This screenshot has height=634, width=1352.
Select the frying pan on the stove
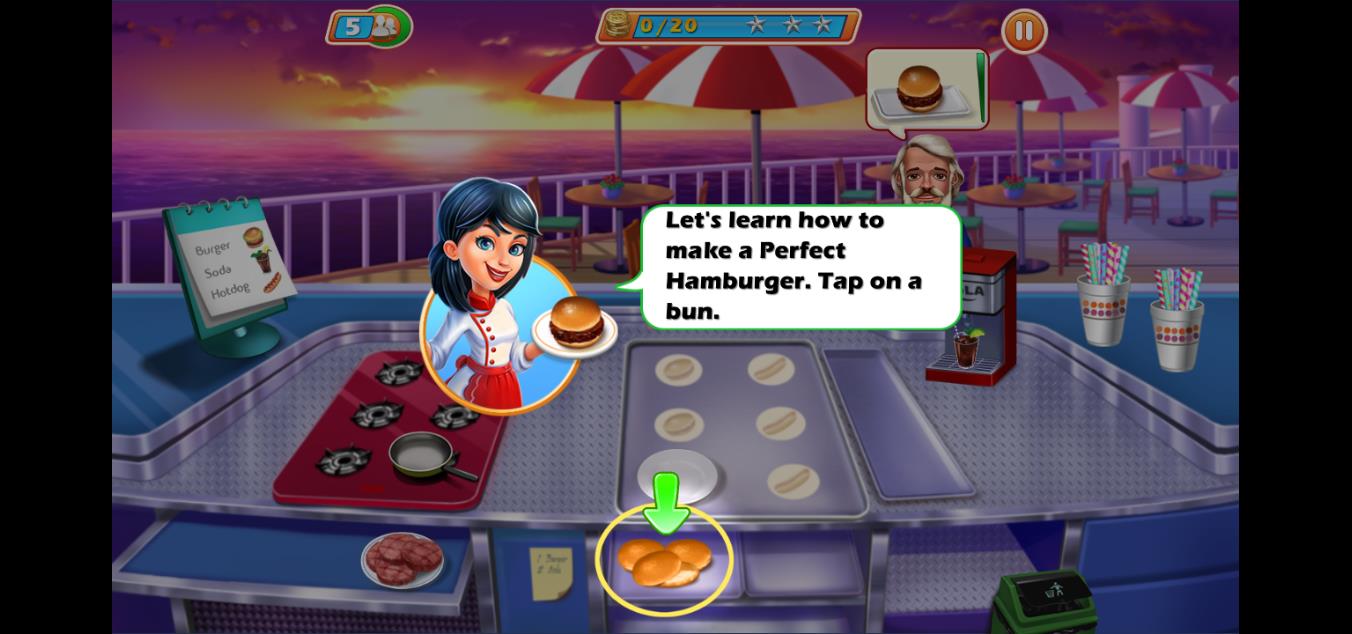point(424,456)
